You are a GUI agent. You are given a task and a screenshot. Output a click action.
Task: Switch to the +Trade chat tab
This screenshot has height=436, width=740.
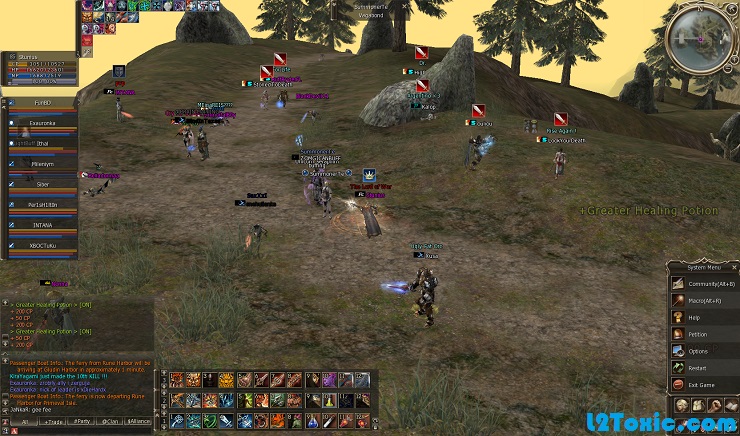(x=50, y=422)
